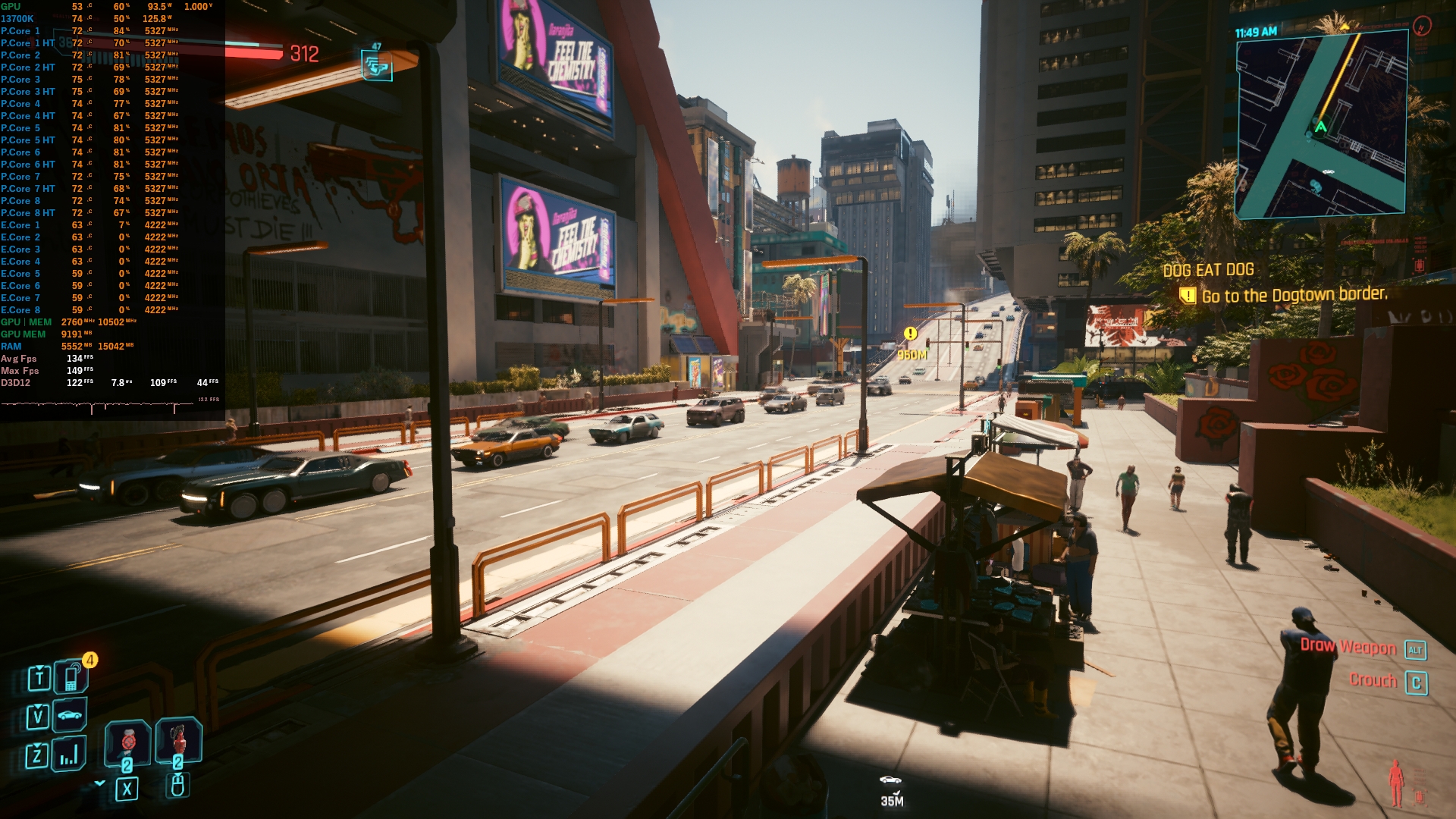This screenshot has height=819, width=1456.
Task: Use the health inhaler consumable slot
Action: pos(127,741)
